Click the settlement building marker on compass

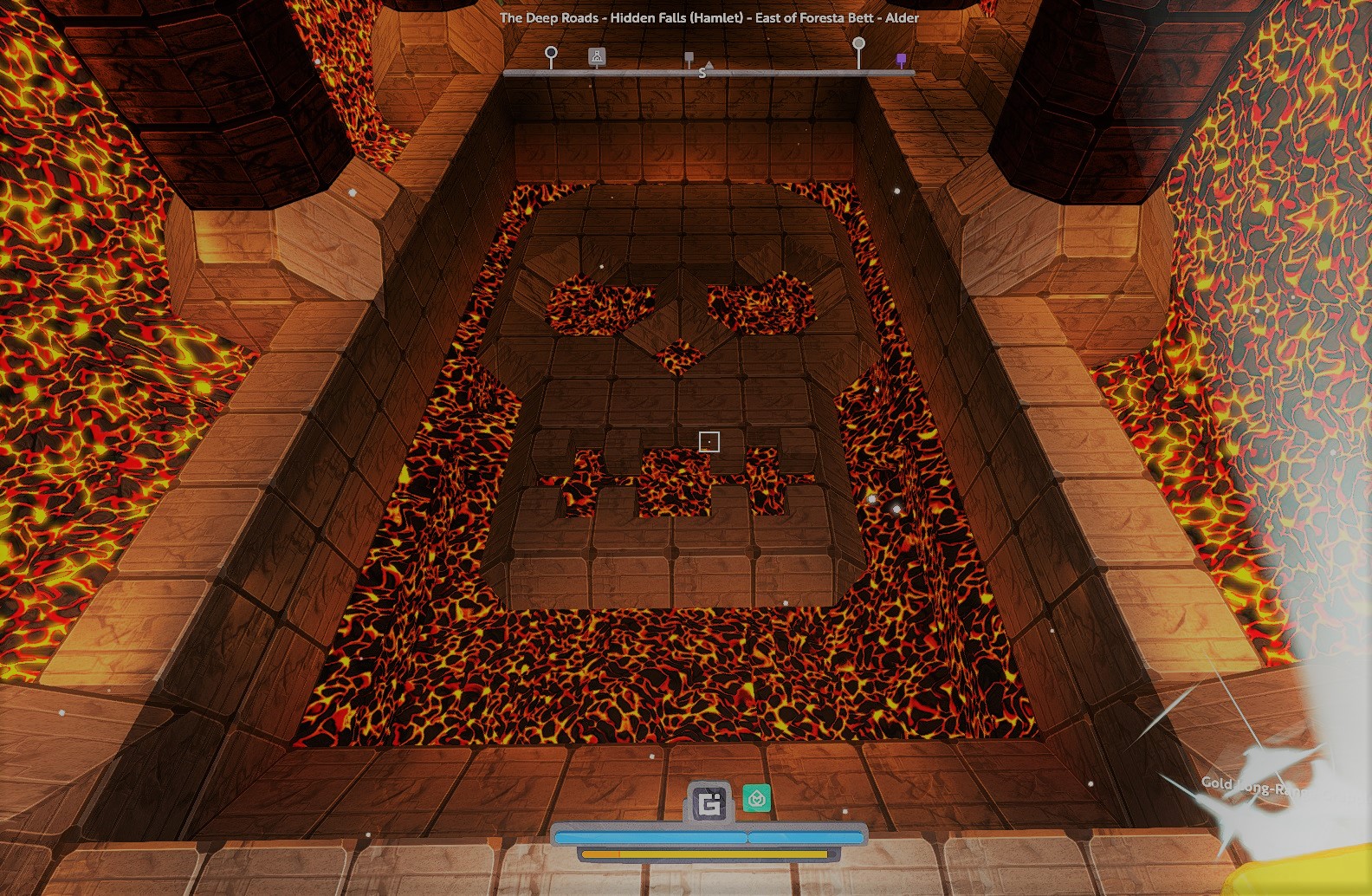[597, 56]
